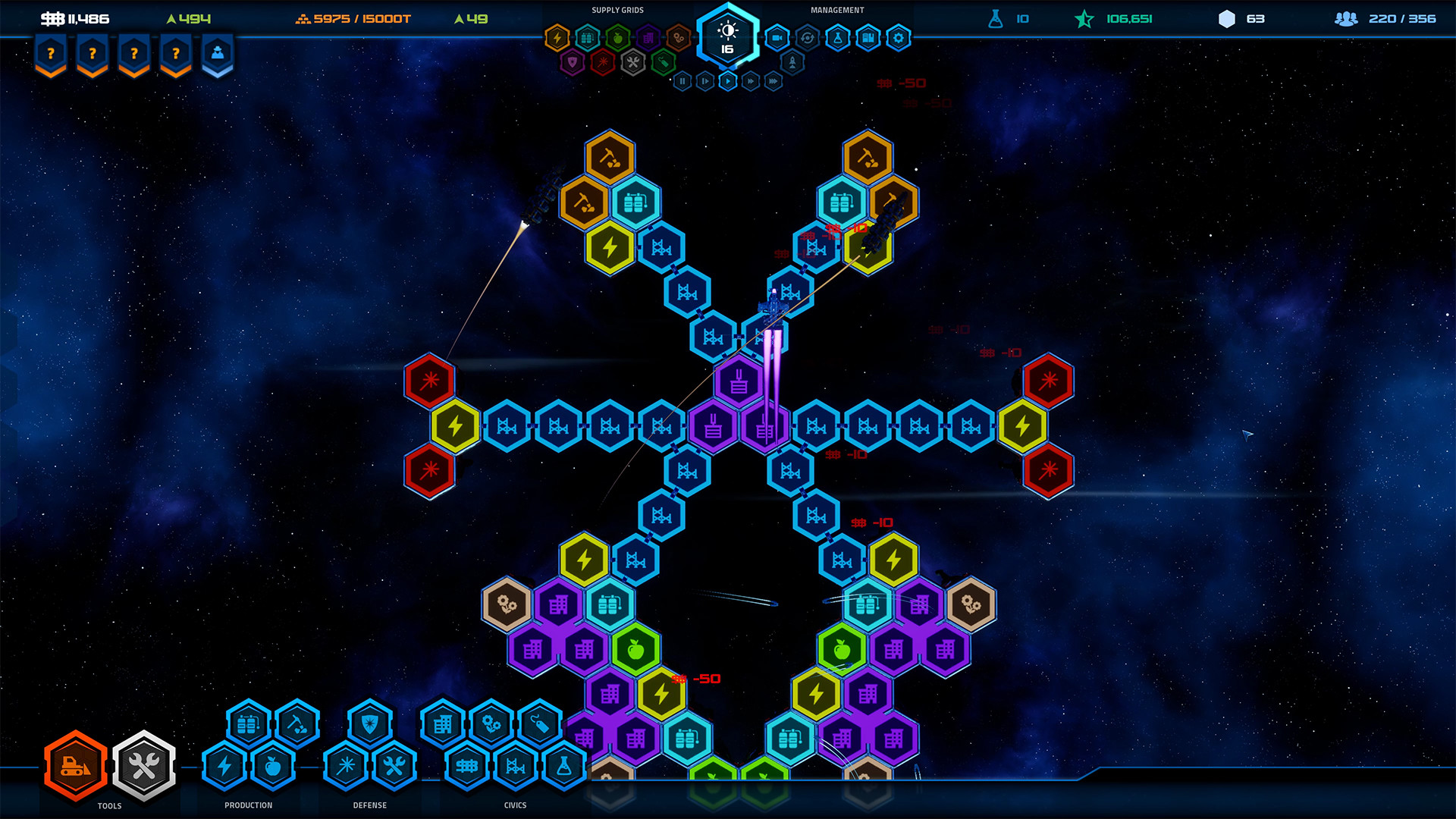The width and height of the screenshot is (1456, 819).
Task: Click the camera icon in the Management row
Action: tap(777, 36)
